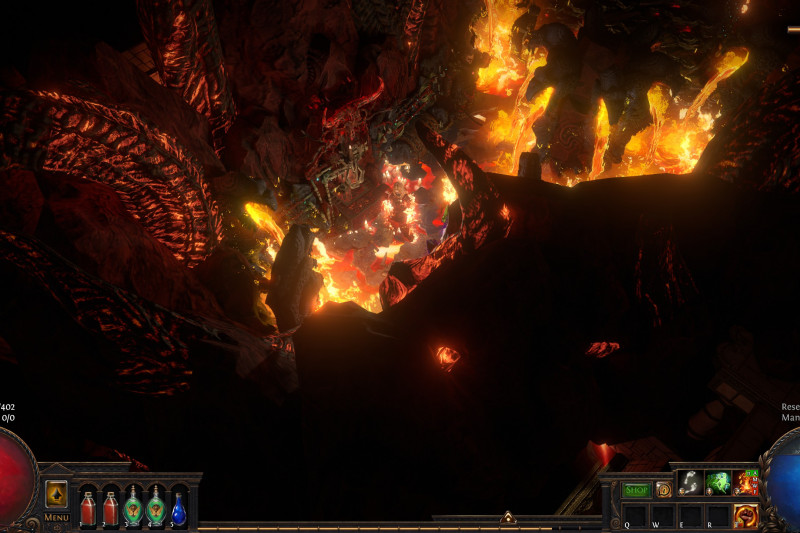Use the red life flask numbered 2

point(110,507)
